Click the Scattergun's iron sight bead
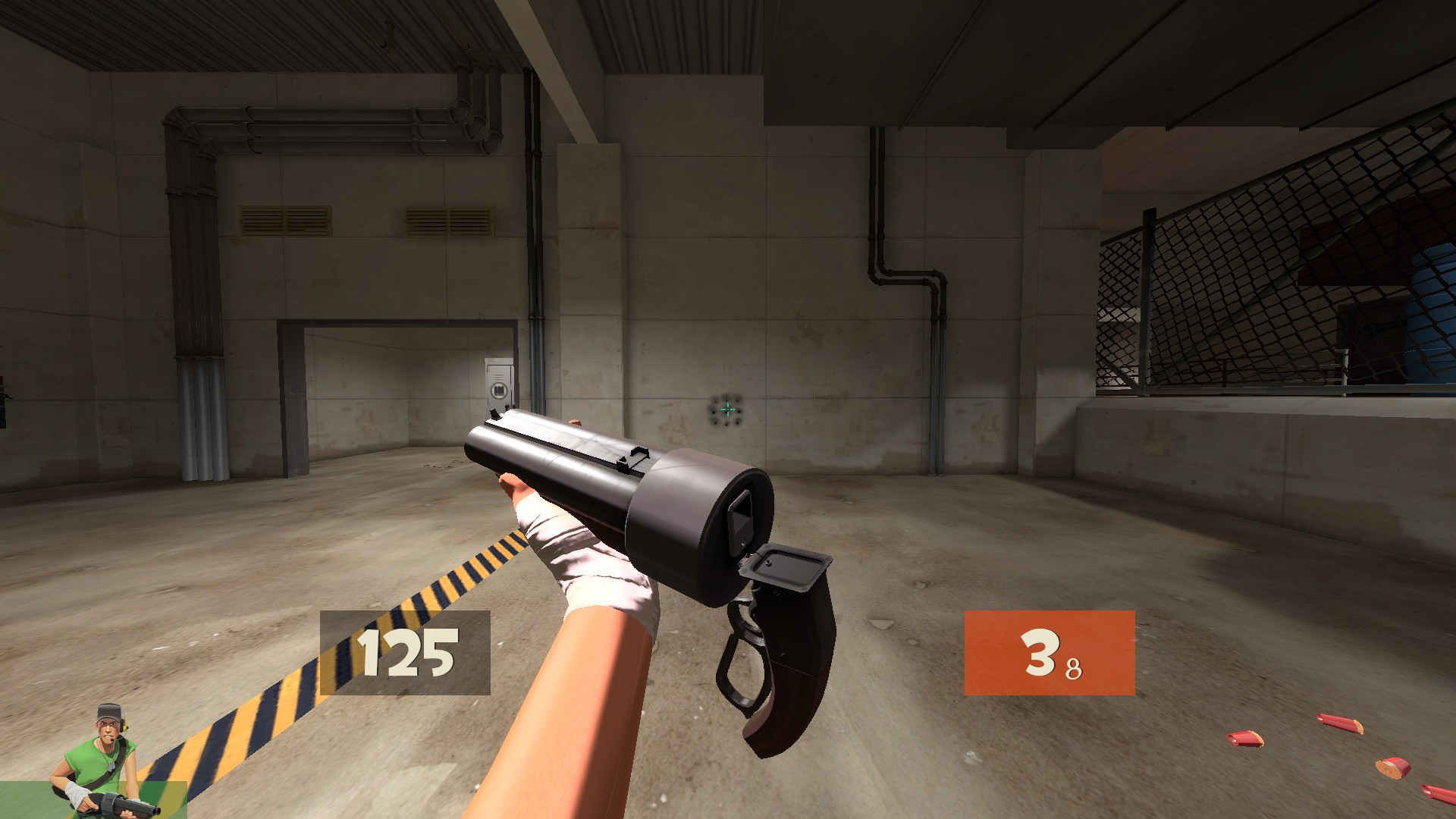 pos(496,416)
